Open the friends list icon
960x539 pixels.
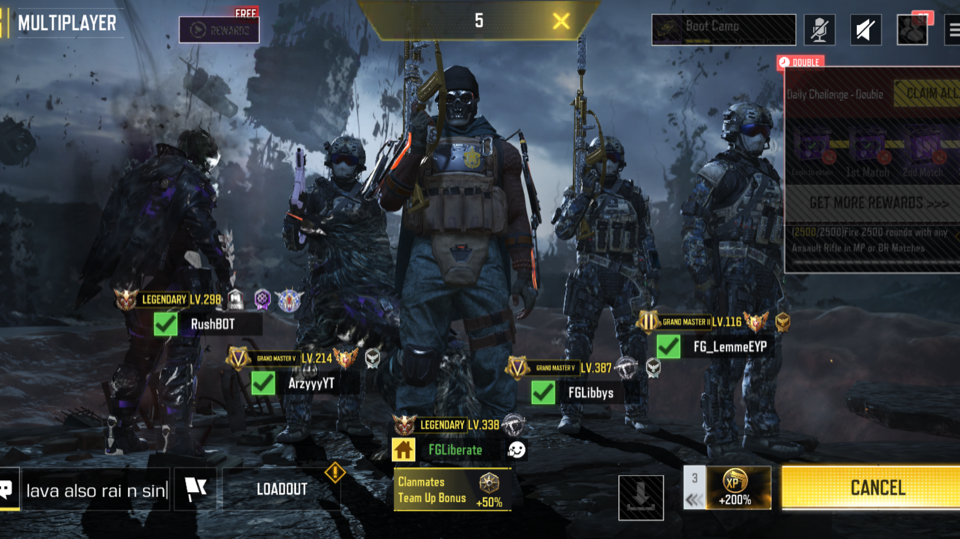pyautogui.click(x=911, y=30)
